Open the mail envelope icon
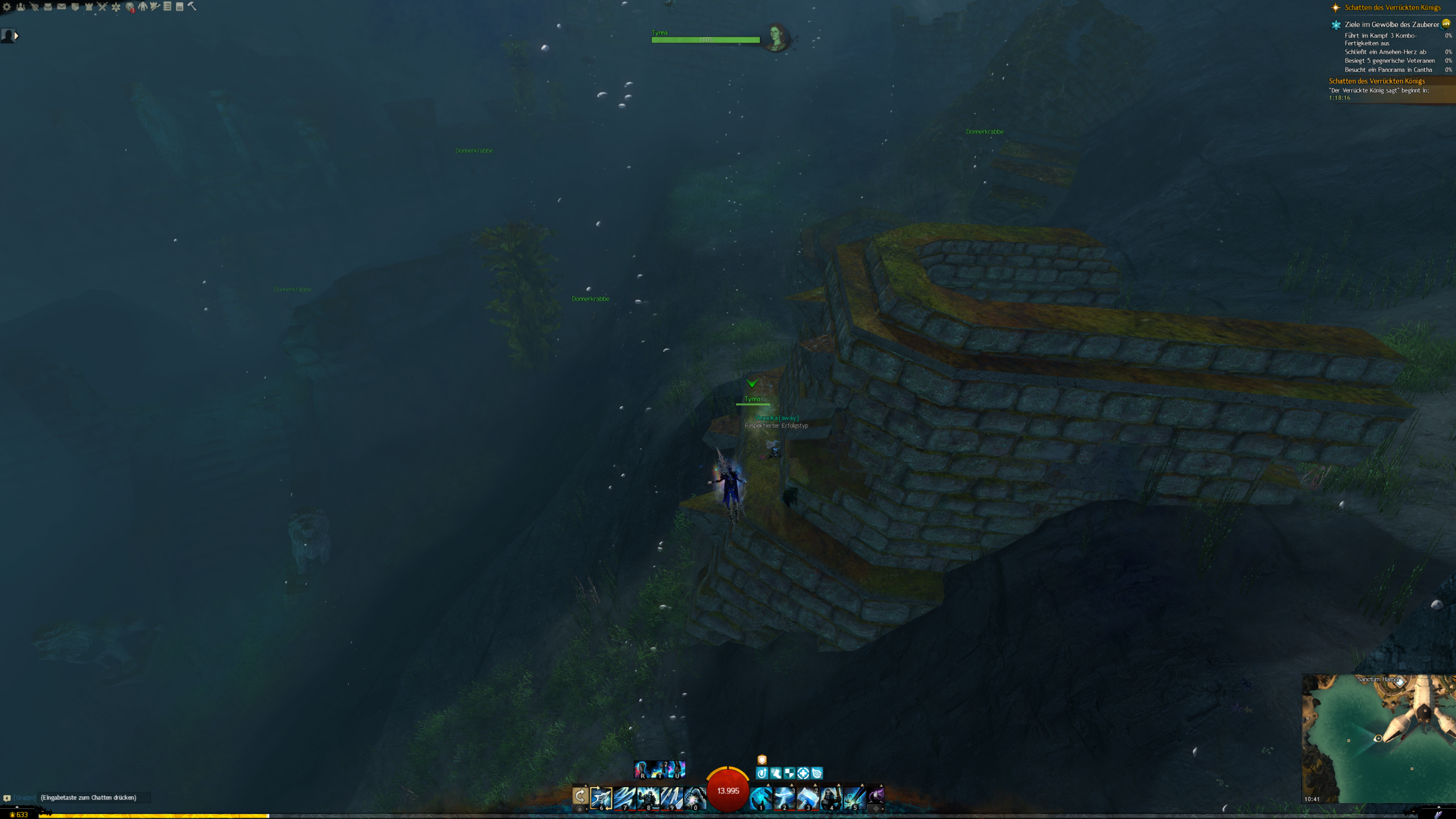 coord(61,7)
